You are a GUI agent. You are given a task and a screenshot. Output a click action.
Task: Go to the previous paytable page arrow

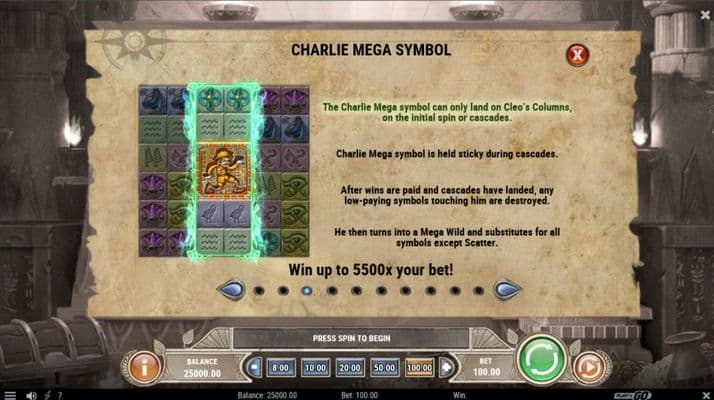pyautogui.click(x=231, y=290)
